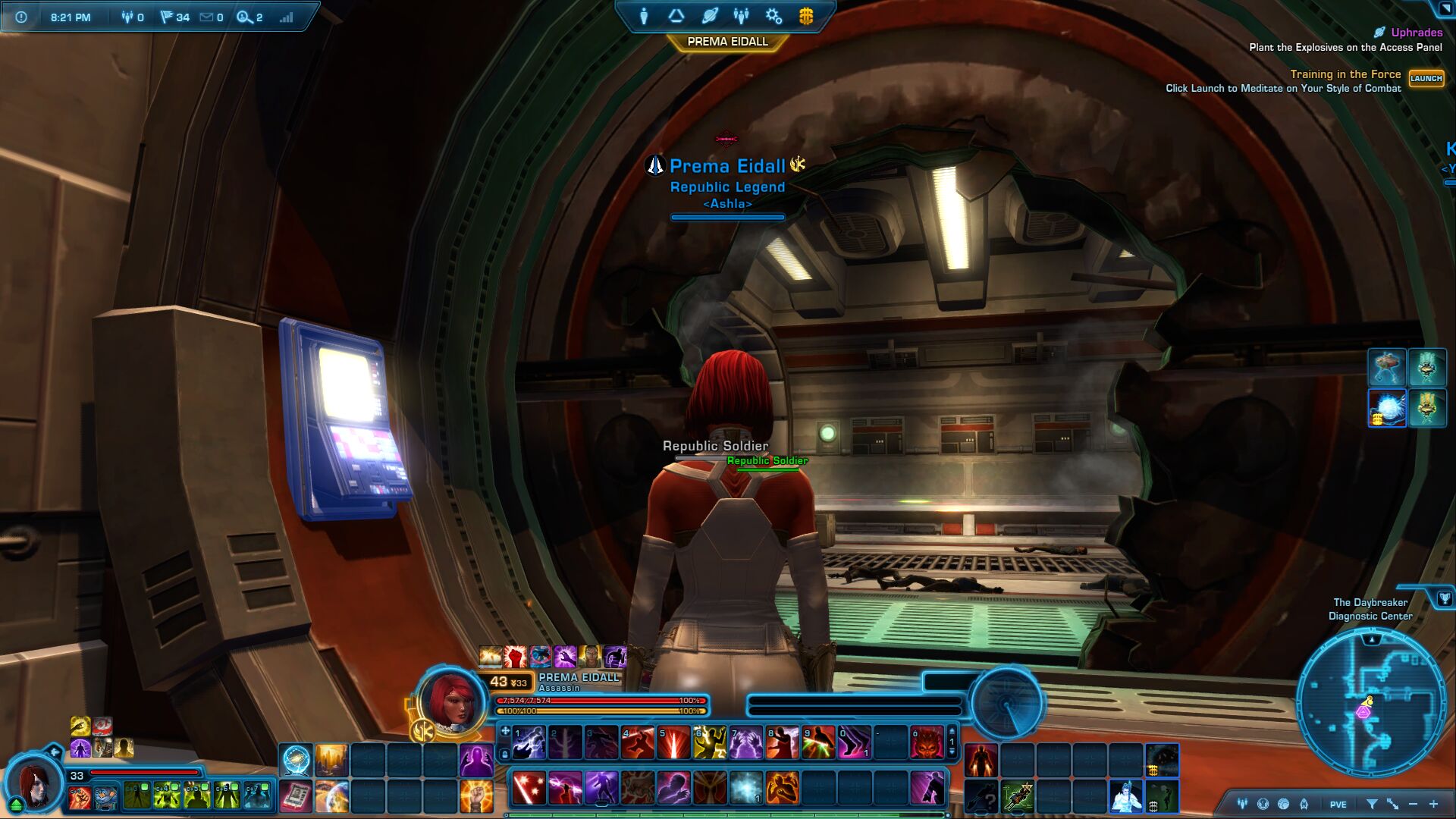
Task: Click the Launch button for Training in the Force
Action: (1426, 79)
